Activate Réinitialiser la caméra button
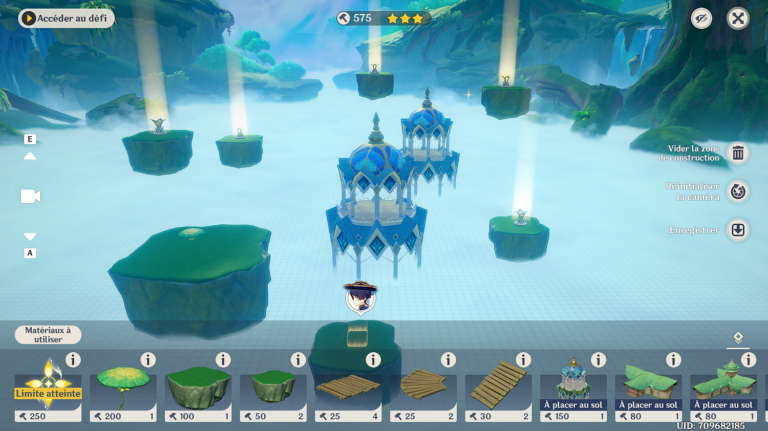The height and width of the screenshot is (431, 768). click(x=738, y=191)
